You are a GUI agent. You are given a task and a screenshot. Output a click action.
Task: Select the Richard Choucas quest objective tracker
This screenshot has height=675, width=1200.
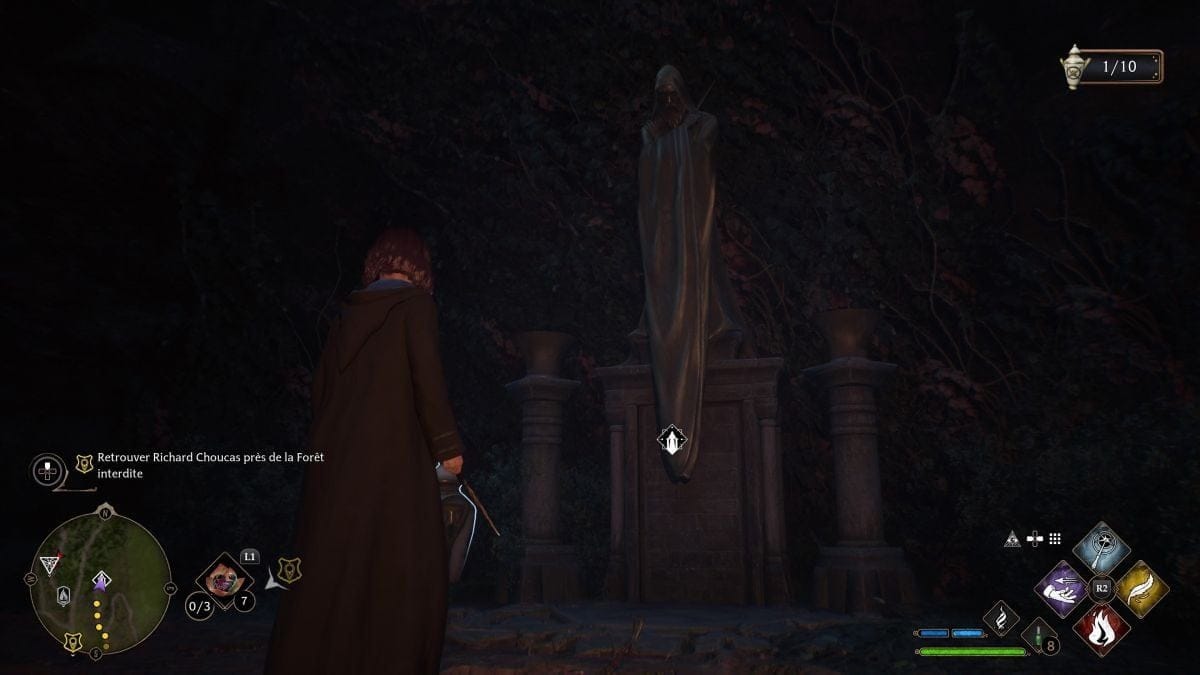coord(210,465)
